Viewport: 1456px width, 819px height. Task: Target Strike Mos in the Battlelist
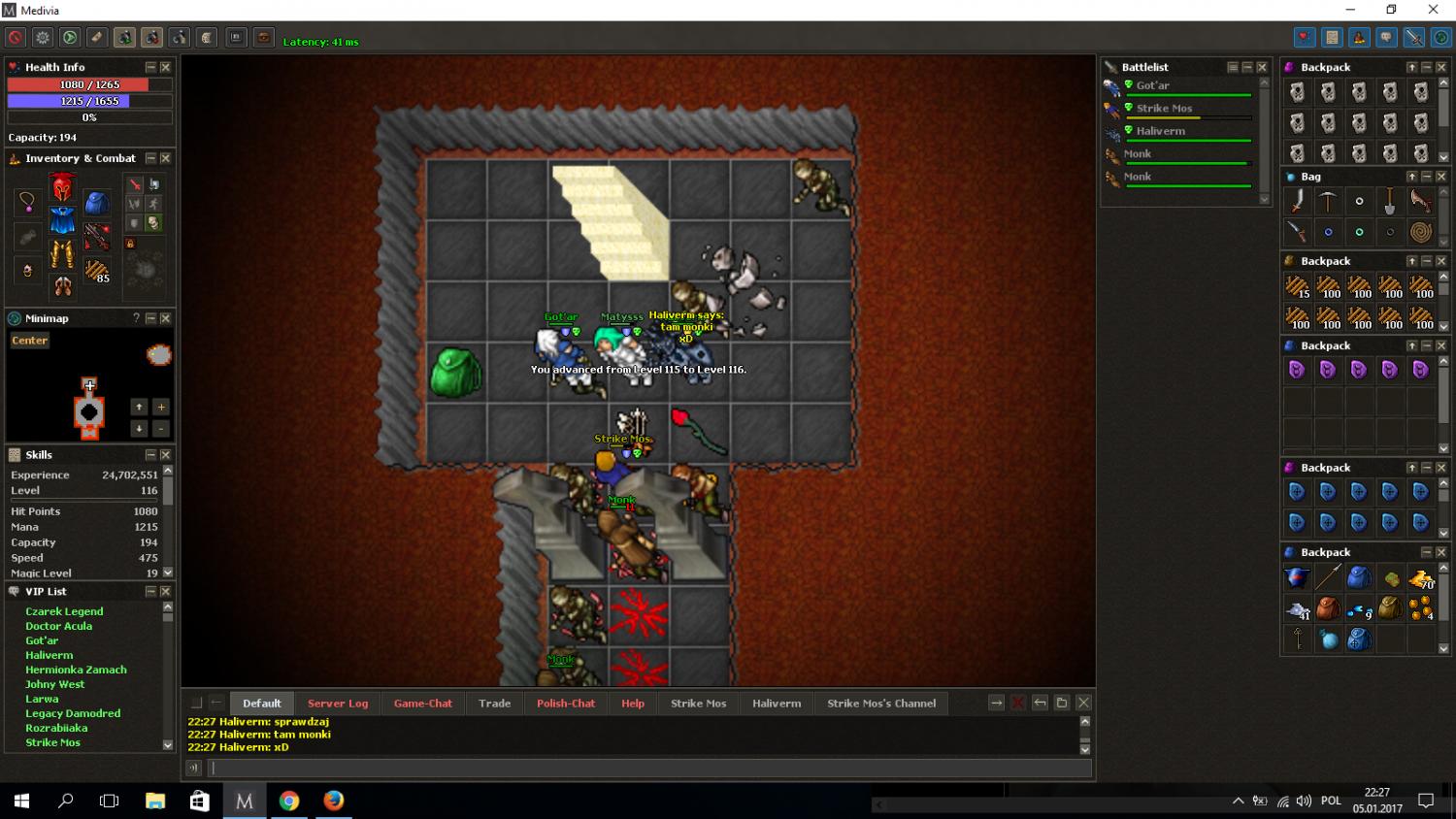coord(1164,109)
